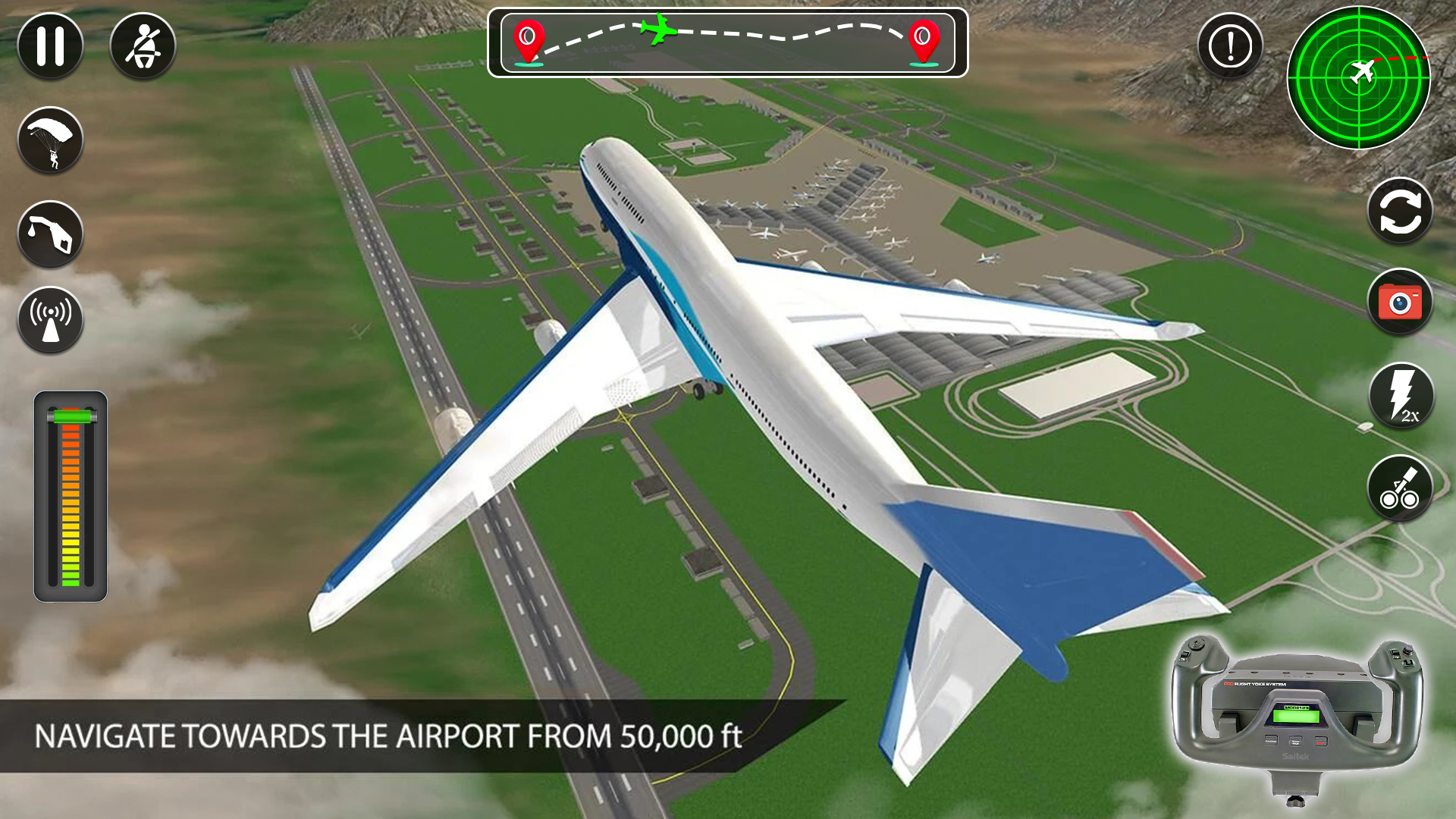The image size is (1456, 819).
Task: Enable 2x speed boost
Action: (x=1399, y=395)
